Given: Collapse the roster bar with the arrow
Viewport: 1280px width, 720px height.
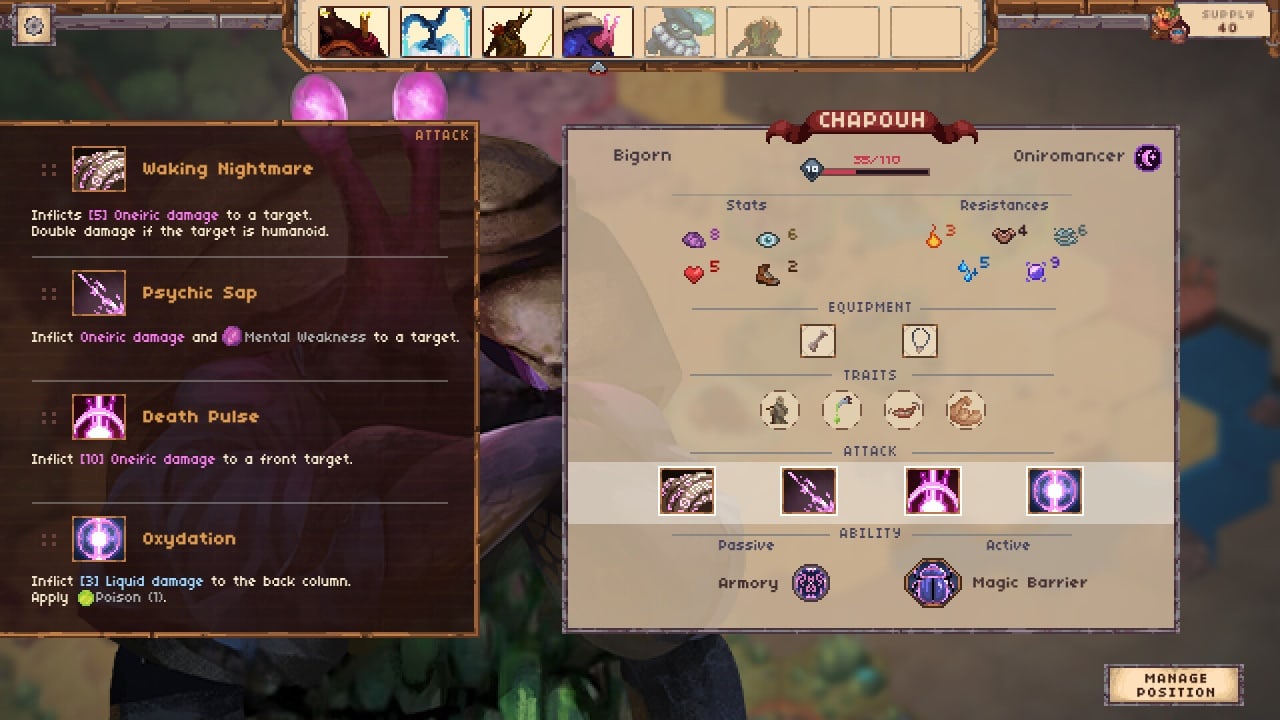Looking at the screenshot, I should 598,68.
